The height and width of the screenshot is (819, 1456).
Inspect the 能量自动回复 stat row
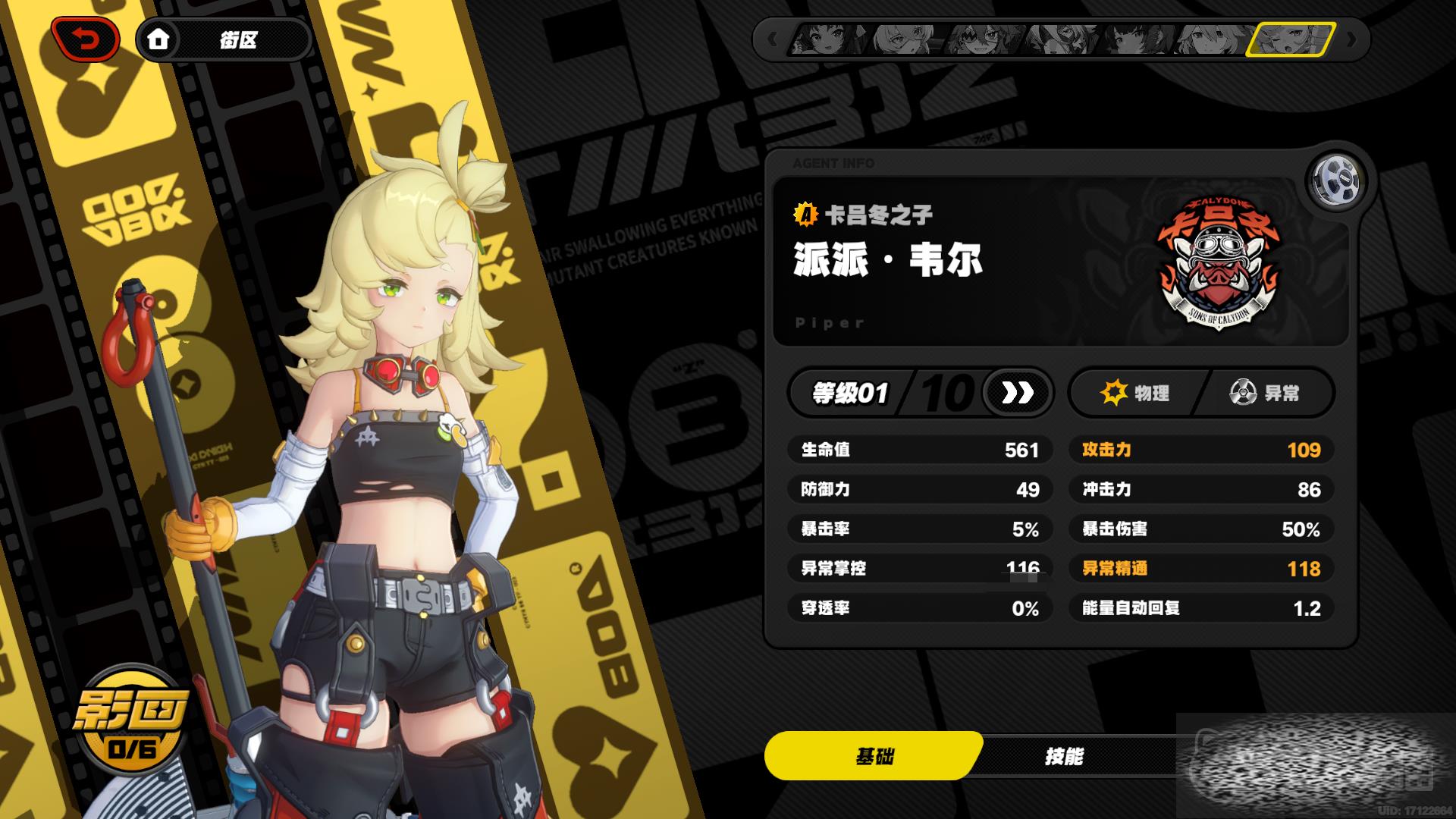pos(1201,608)
